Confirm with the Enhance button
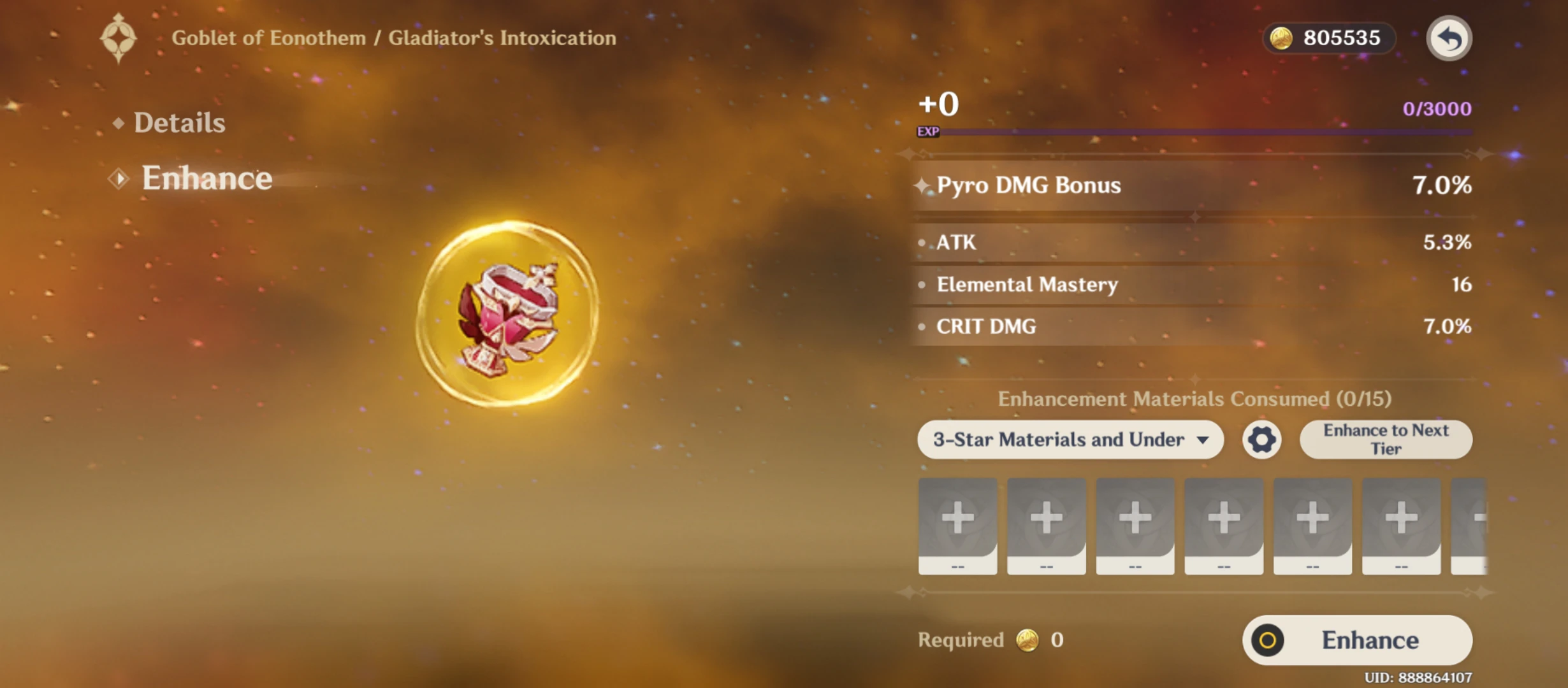The height and width of the screenshot is (688, 1568). point(1357,640)
